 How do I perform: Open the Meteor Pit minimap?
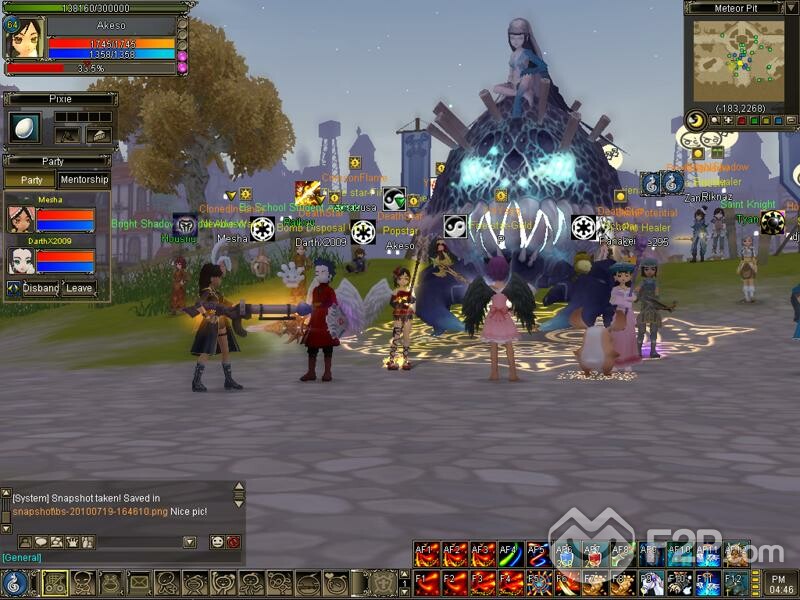(x=738, y=58)
